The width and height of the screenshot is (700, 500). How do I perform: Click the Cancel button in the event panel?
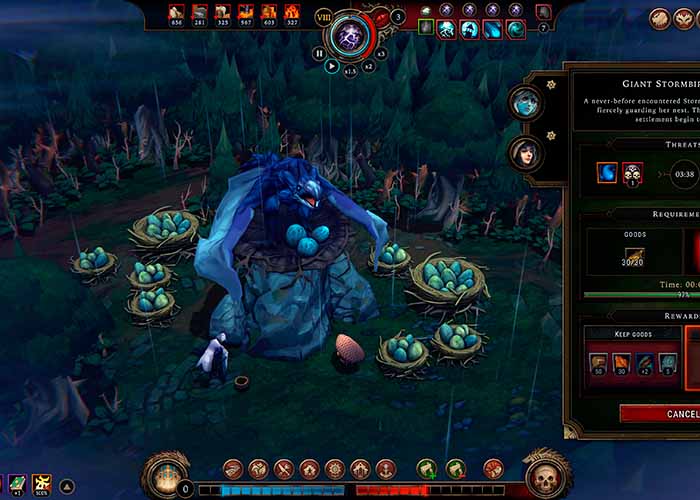click(660, 413)
